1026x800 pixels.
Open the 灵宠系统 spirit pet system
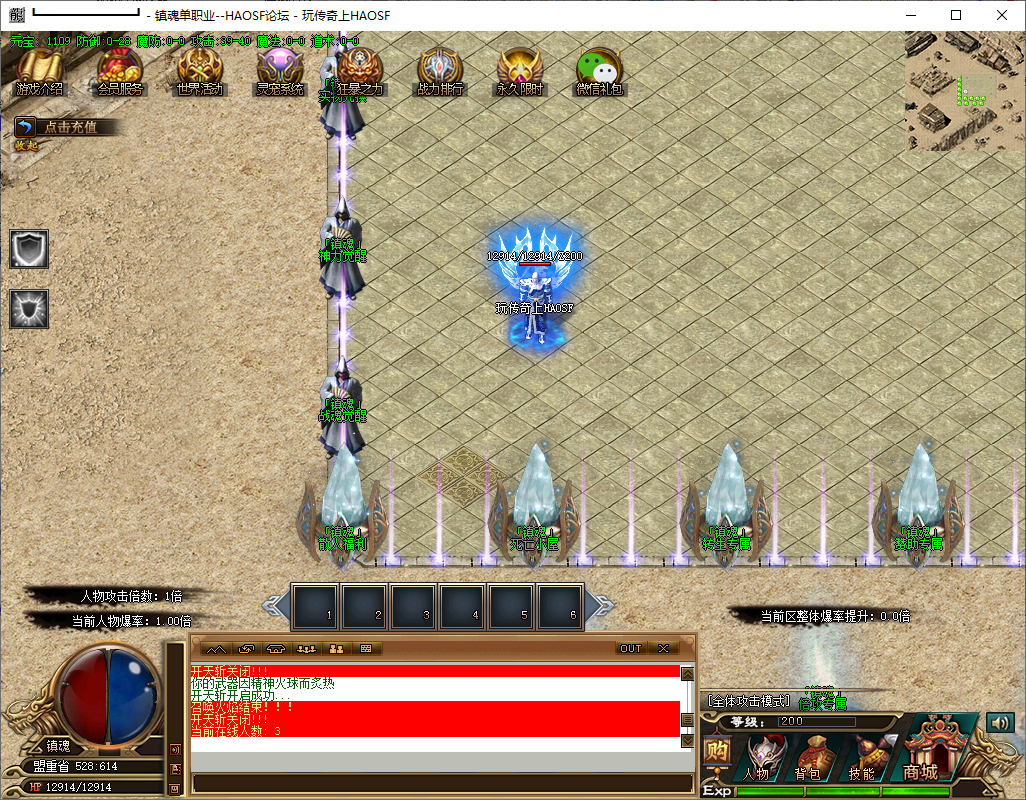pos(280,70)
